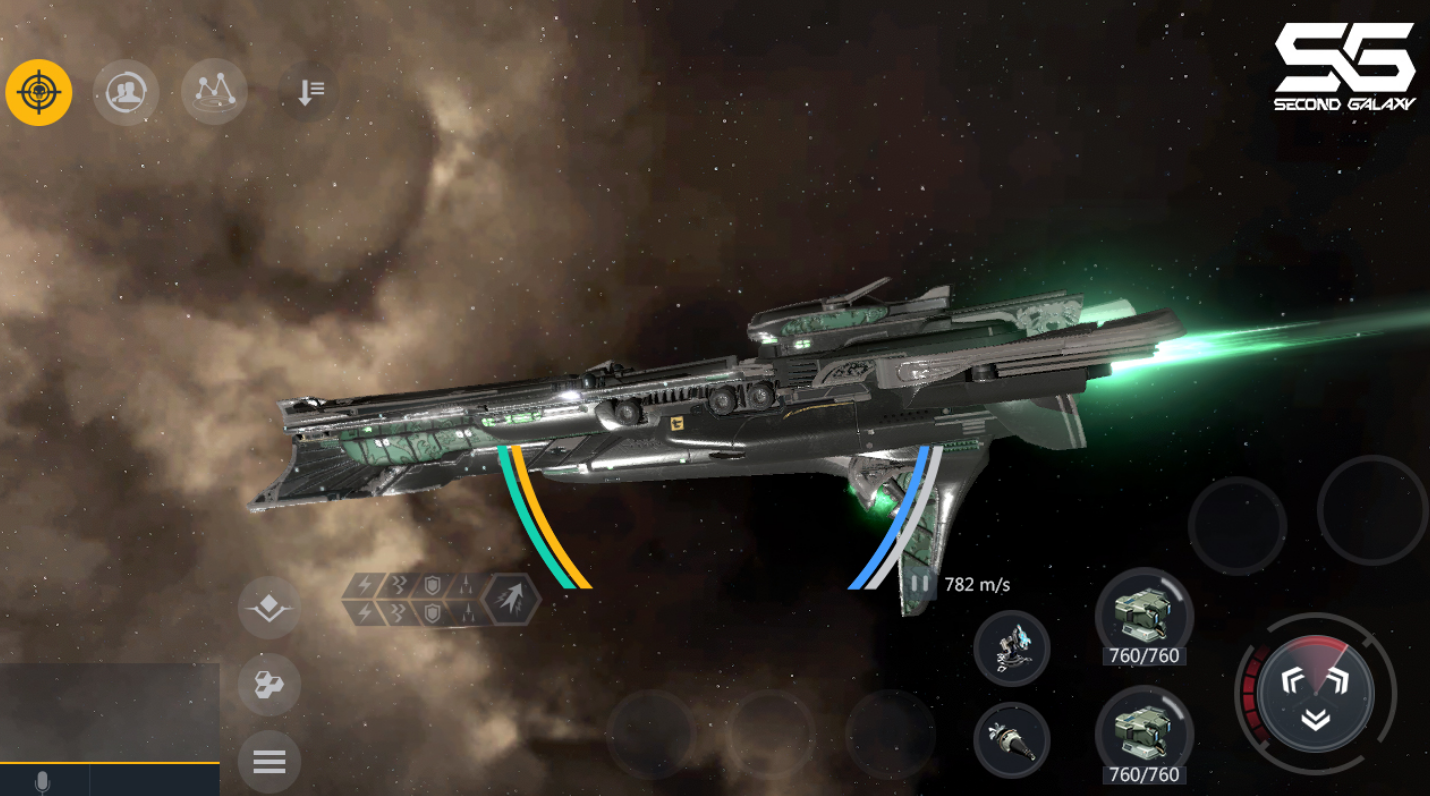The height and width of the screenshot is (796, 1430).
Task: Tap the diamond ship button
Action: pos(269,608)
